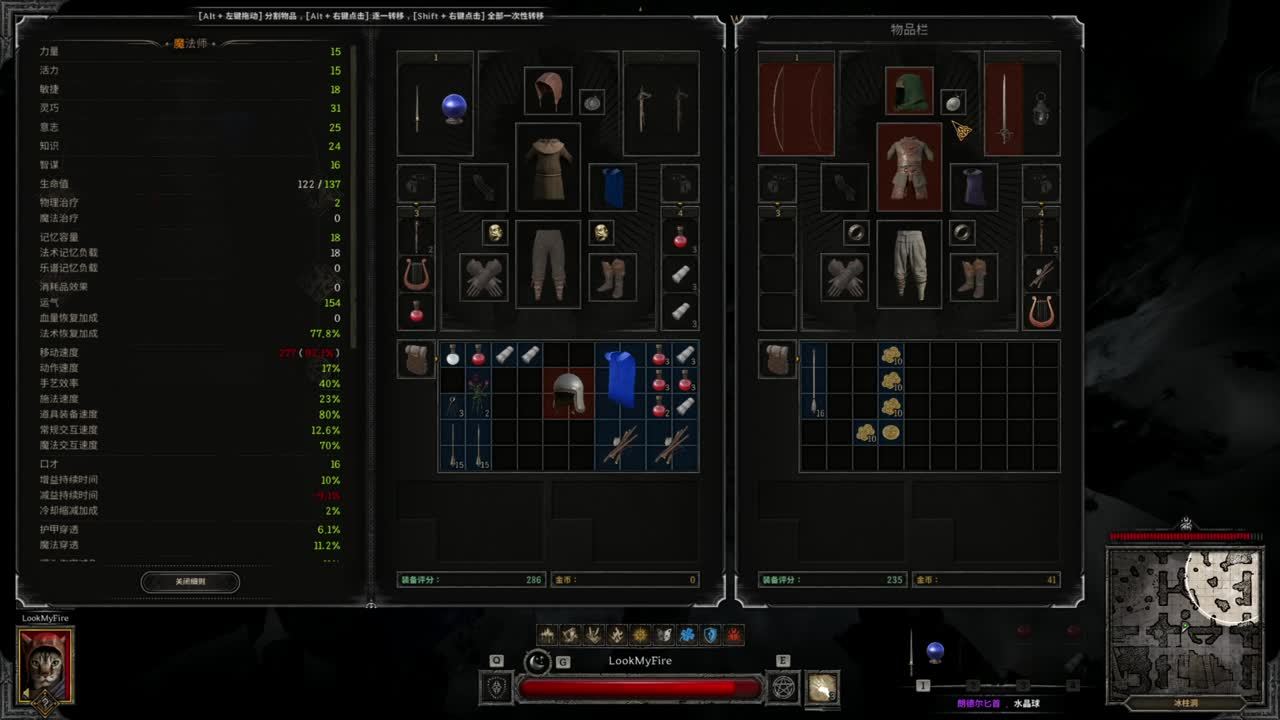Take the lantern next to the longsword
This screenshot has width=1280, height=720.
(x=1041, y=108)
